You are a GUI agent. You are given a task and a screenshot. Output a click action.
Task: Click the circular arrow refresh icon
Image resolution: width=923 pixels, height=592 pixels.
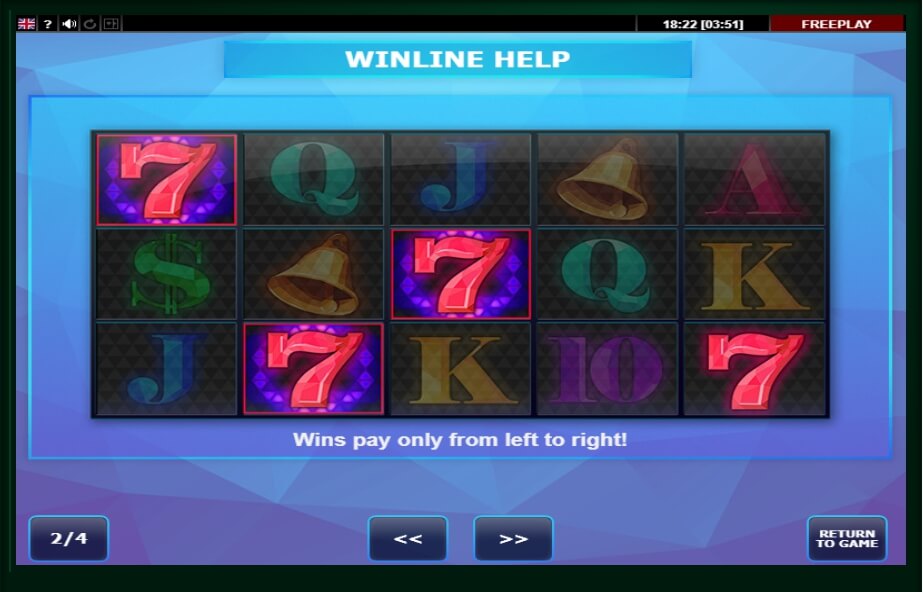click(90, 24)
